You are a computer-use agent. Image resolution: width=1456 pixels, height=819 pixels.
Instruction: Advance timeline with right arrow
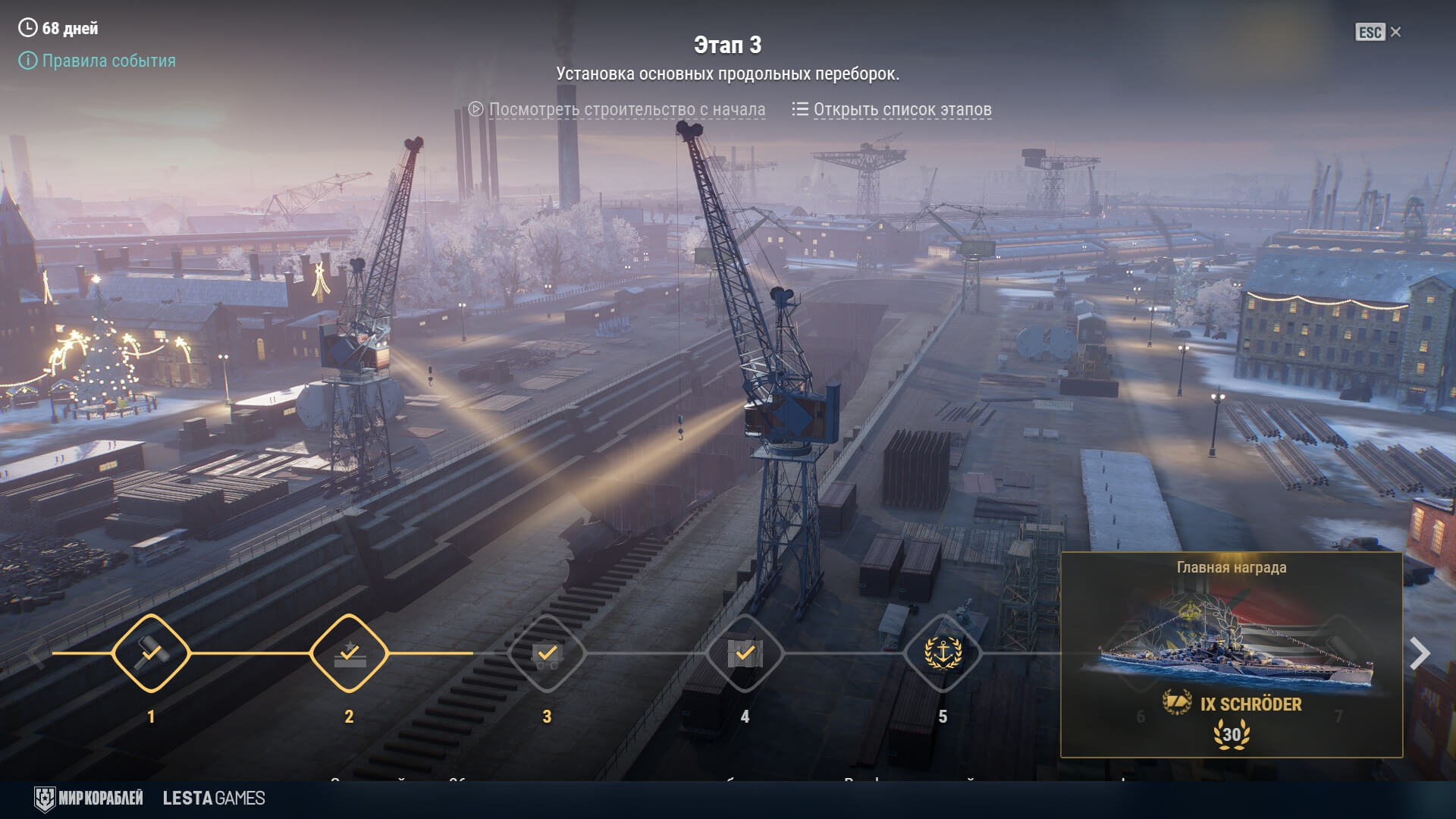pos(1420,653)
